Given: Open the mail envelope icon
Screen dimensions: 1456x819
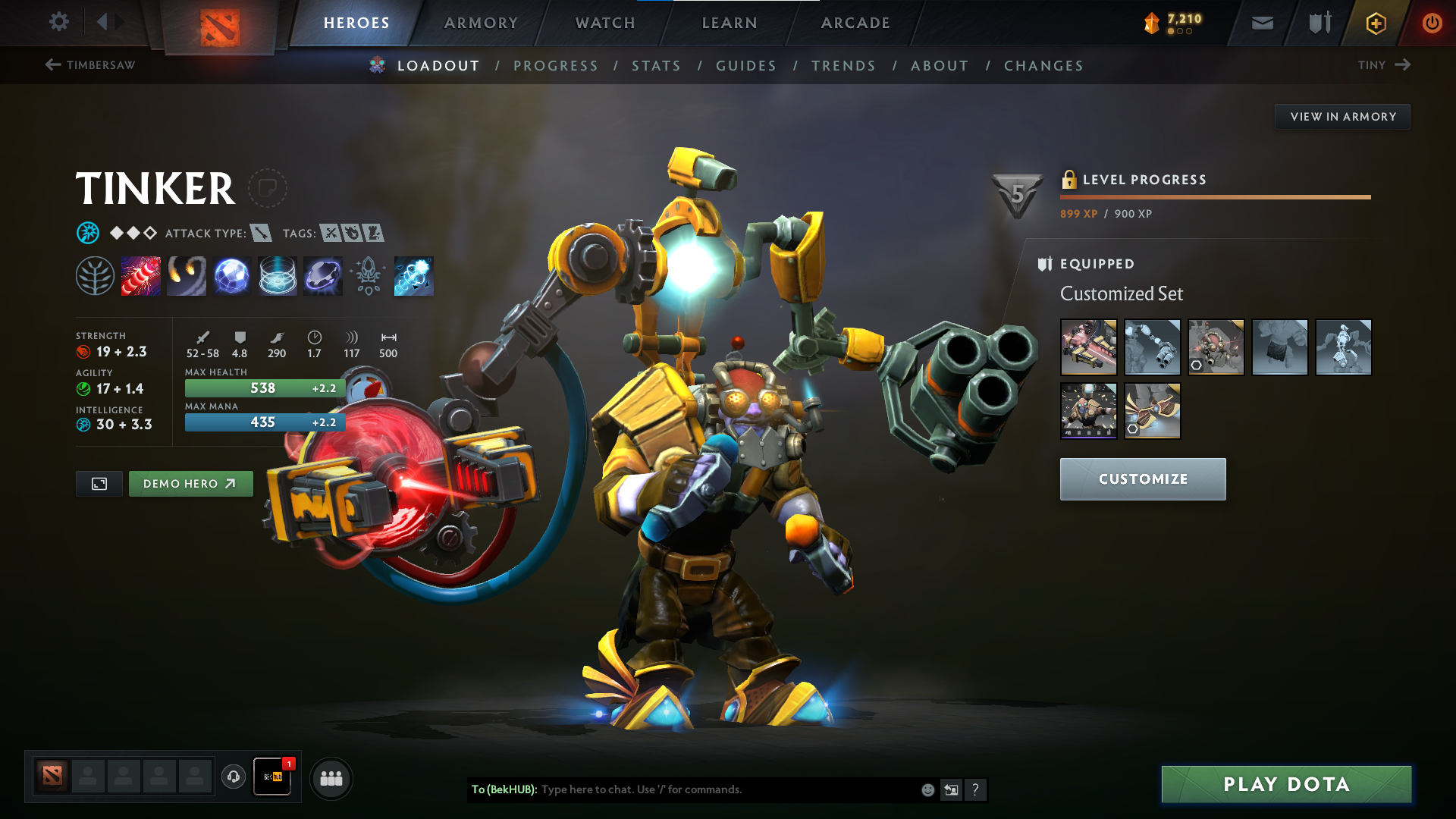Looking at the screenshot, I should (x=1261, y=22).
